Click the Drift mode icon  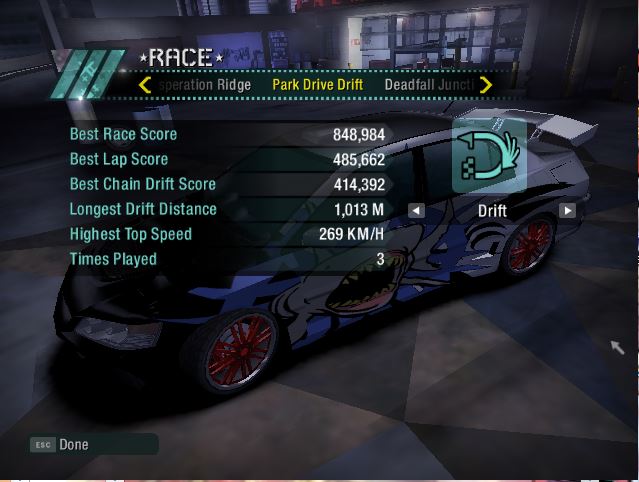click(x=489, y=157)
